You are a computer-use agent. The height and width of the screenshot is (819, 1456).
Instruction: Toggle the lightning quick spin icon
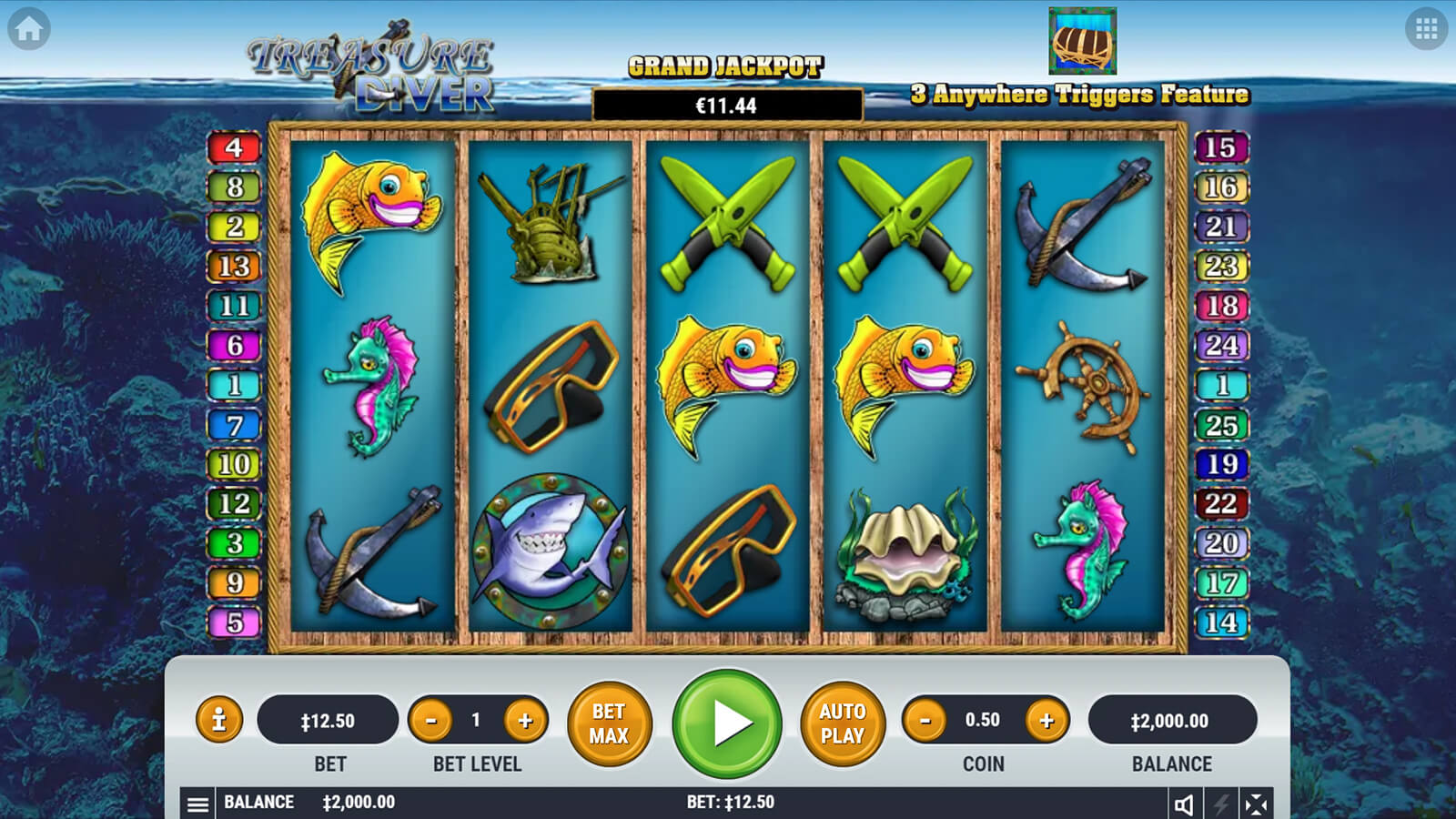point(1220,804)
